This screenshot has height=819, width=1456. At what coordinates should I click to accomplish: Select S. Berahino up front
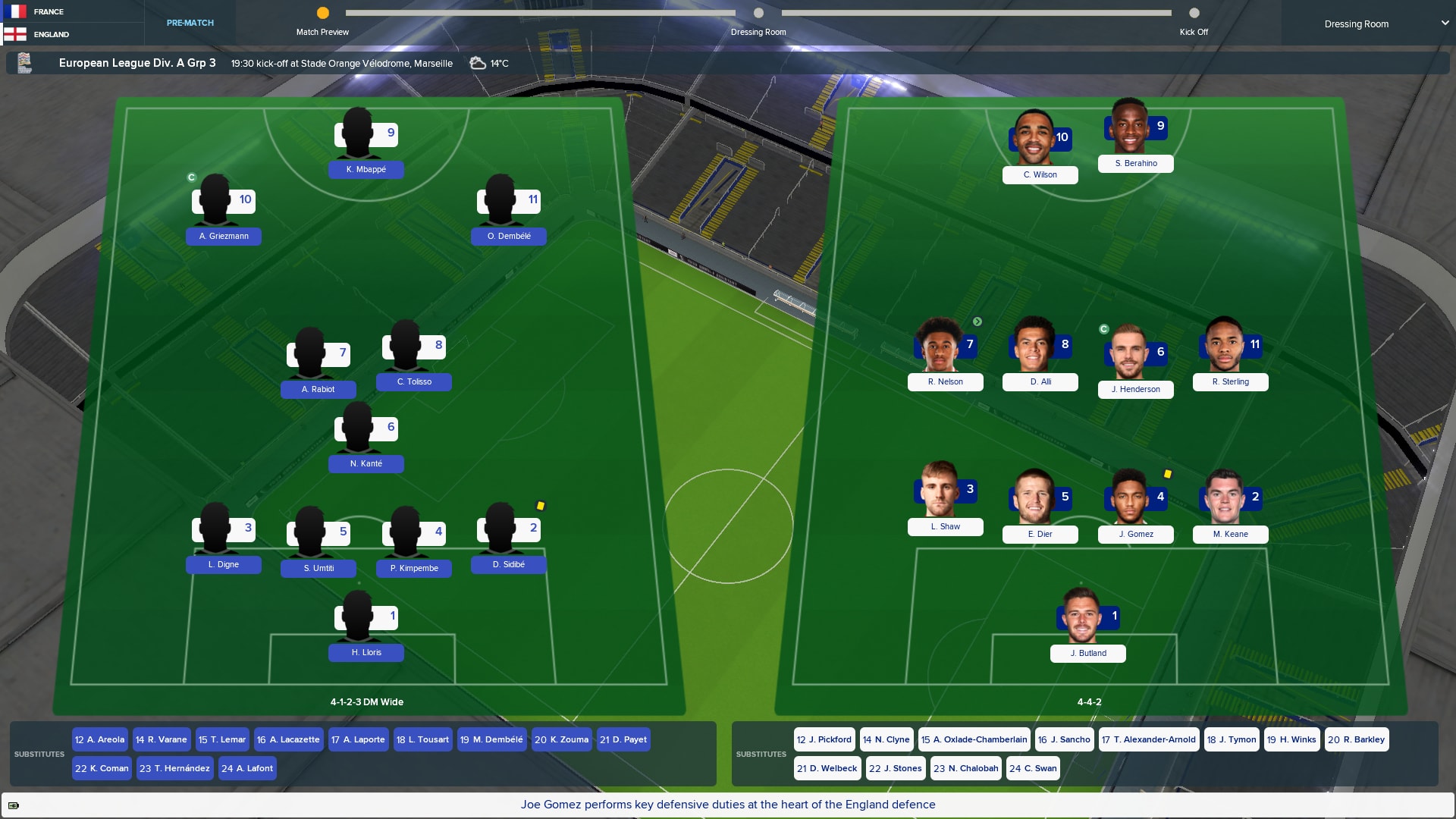1135,163
